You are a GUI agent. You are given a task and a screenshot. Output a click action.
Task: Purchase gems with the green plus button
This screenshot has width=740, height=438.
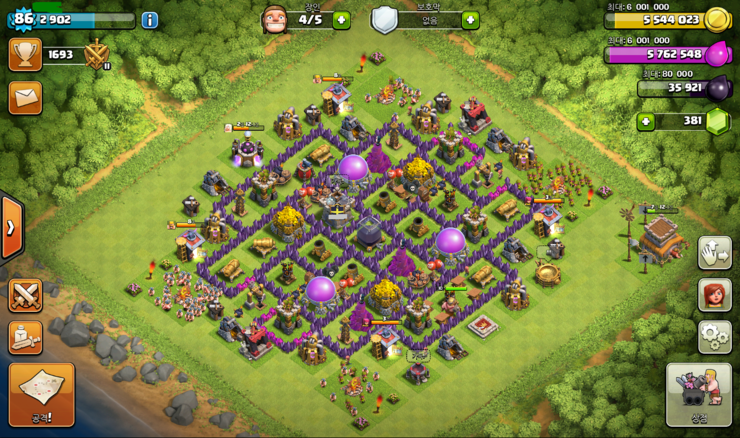click(646, 122)
